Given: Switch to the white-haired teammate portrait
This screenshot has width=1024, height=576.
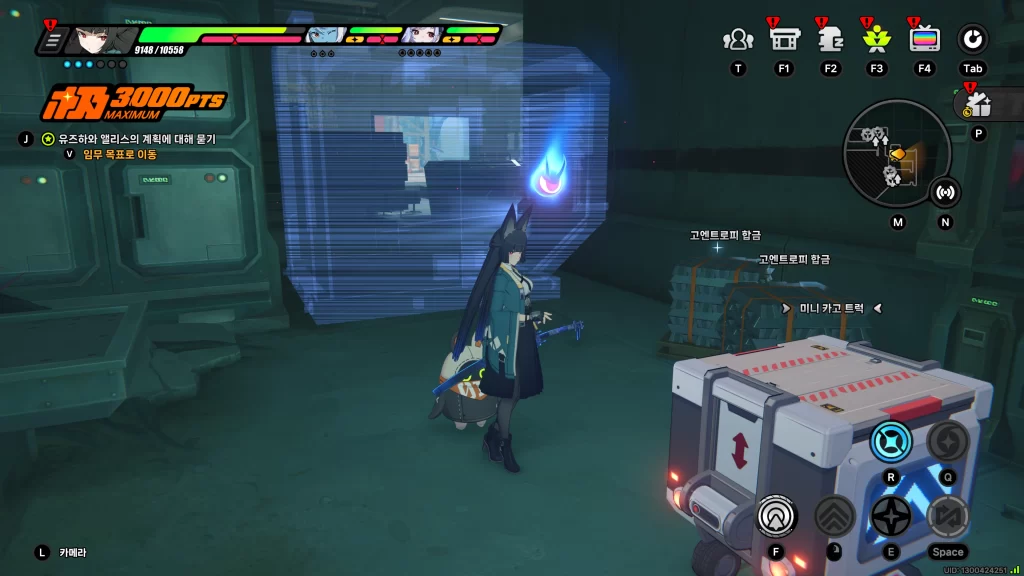Looking at the screenshot, I should click(x=418, y=36).
